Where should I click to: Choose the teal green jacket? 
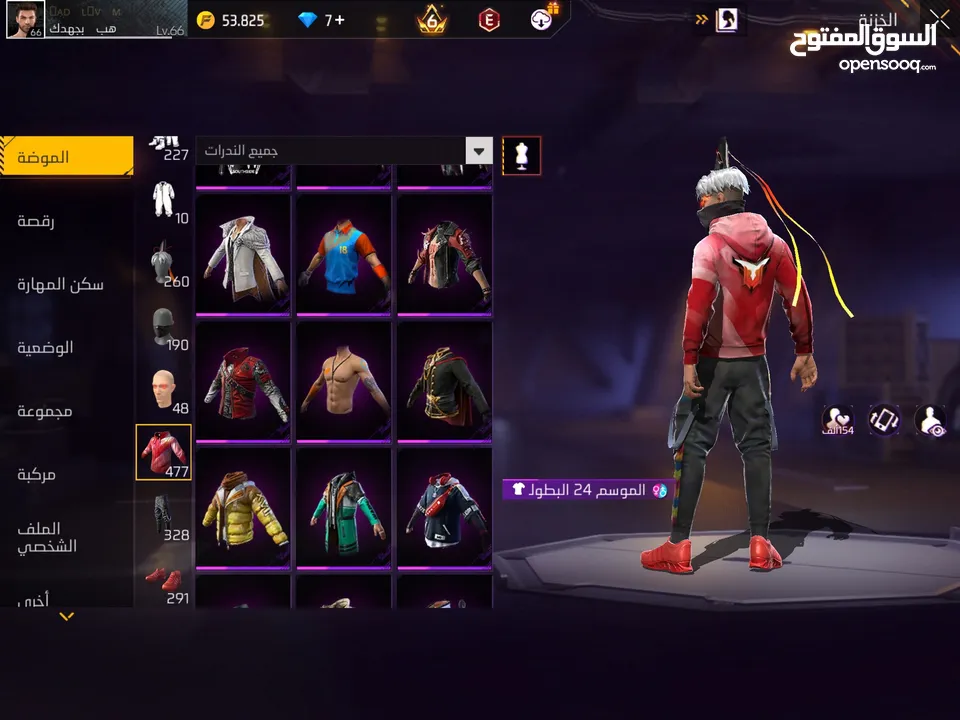click(345, 508)
